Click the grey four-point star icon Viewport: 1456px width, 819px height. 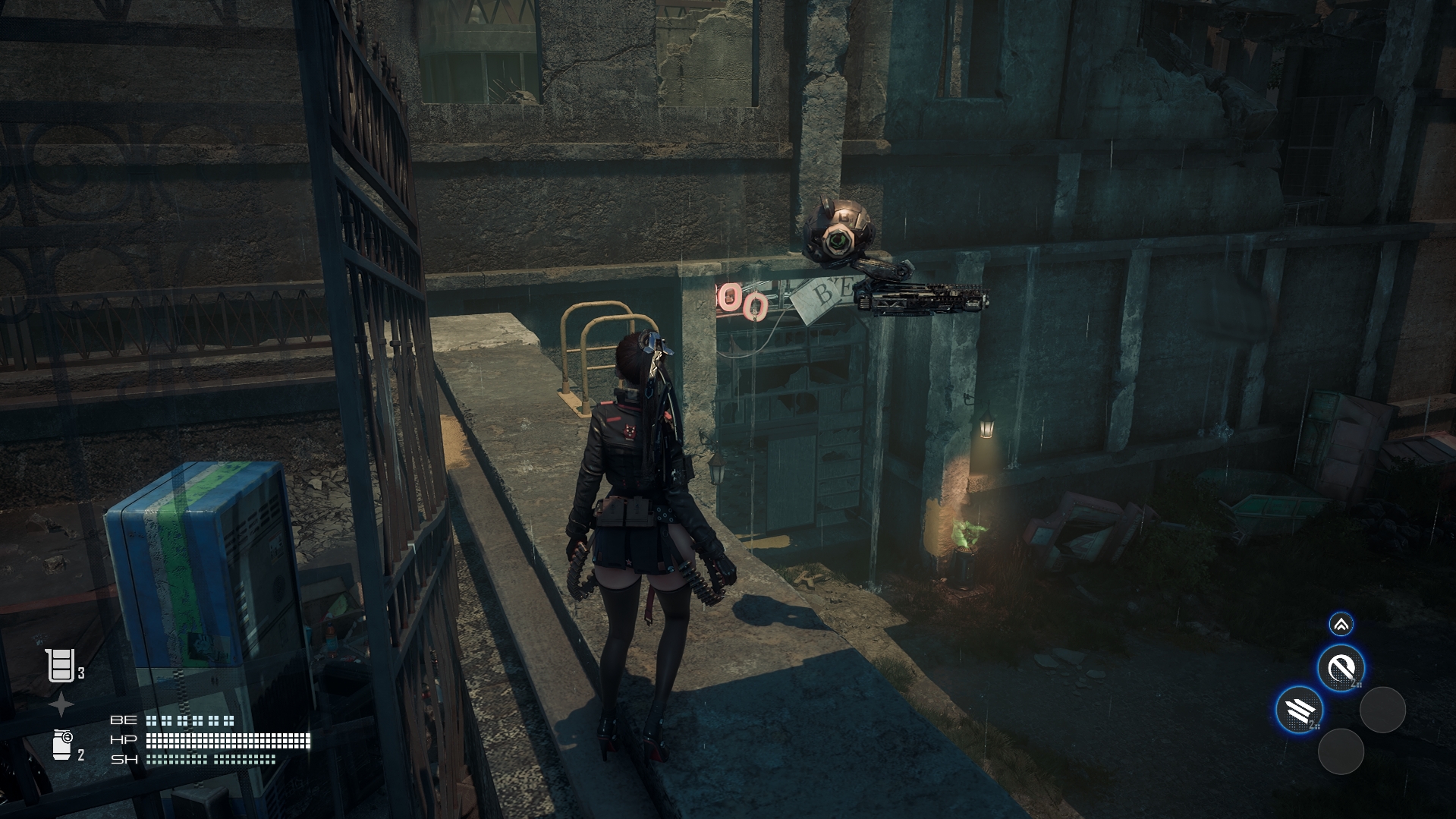point(61,705)
